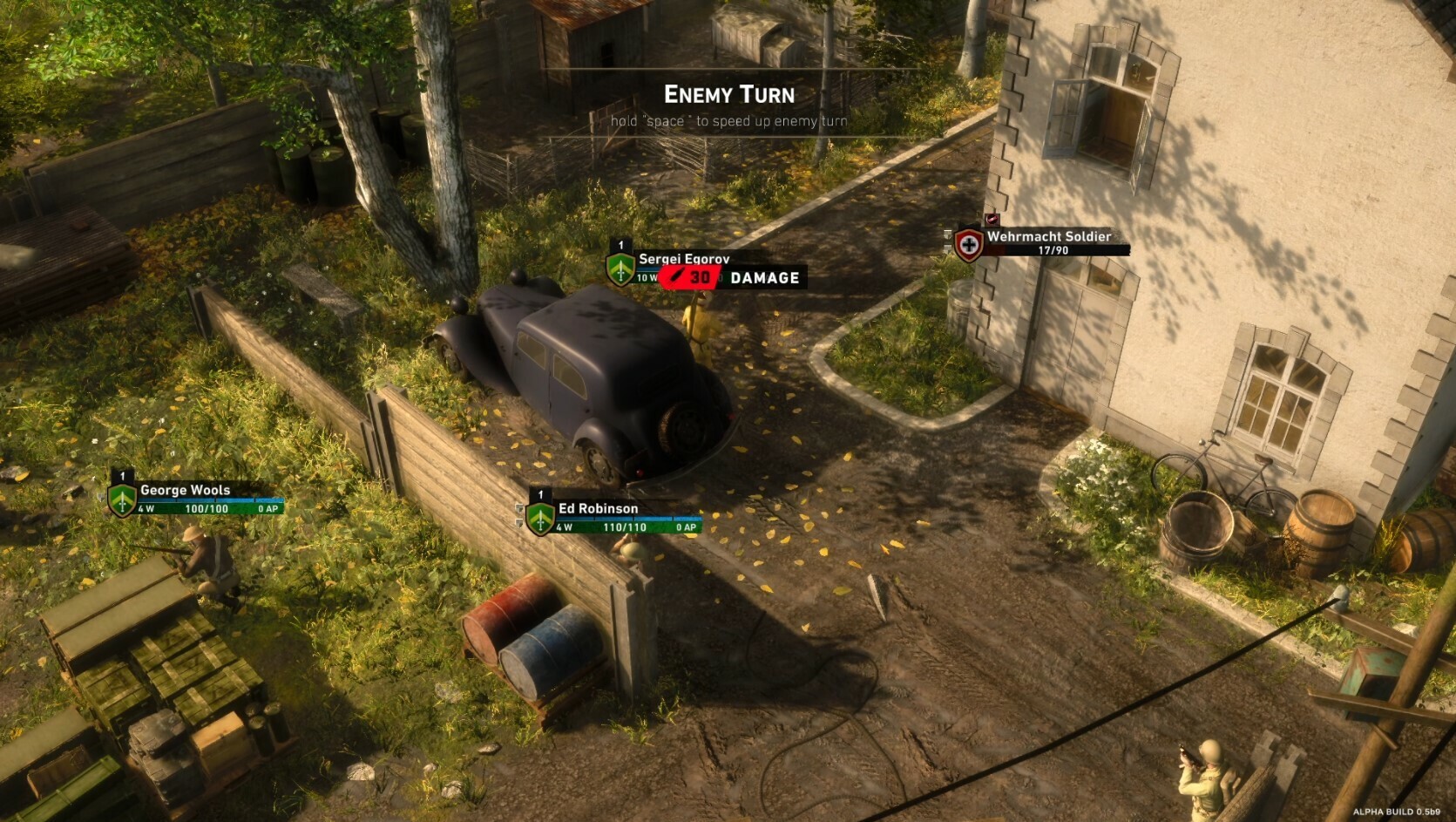
Task: Click the rank badge above George Wools
Action: tap(122, 478)
